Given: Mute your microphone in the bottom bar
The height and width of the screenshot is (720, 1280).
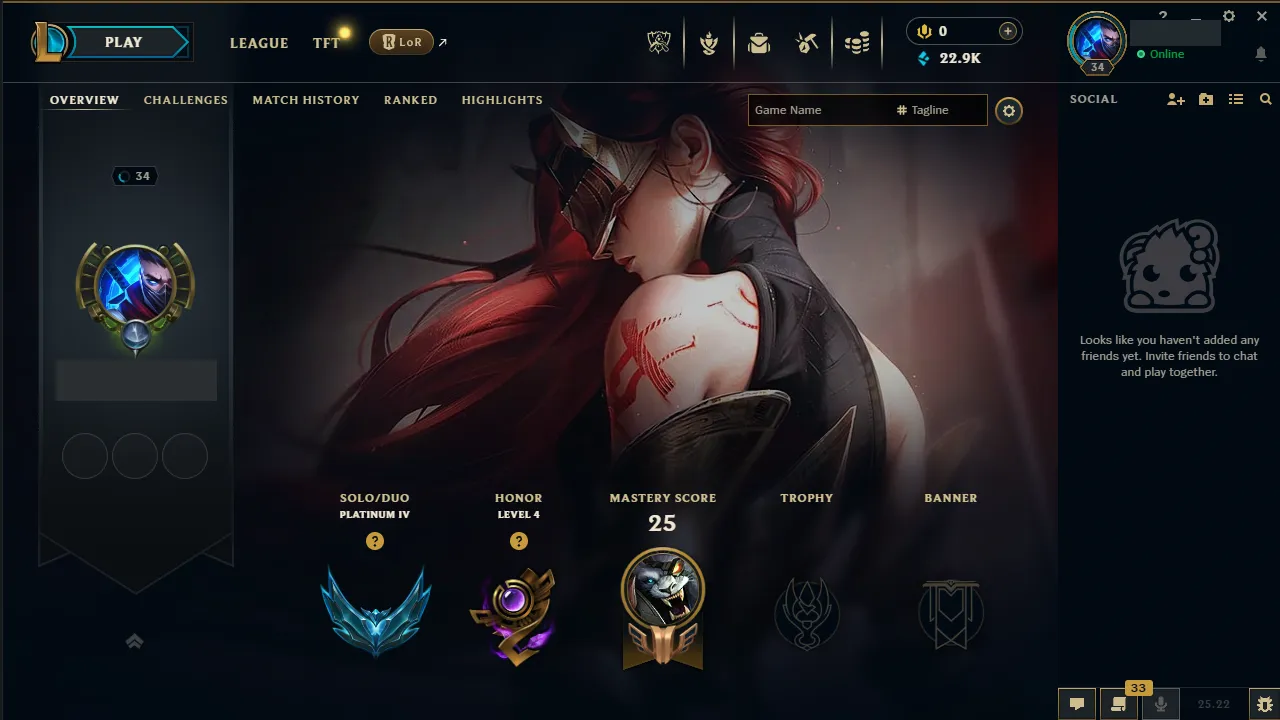Looking at the screenshot, I should pos(1160,702).
